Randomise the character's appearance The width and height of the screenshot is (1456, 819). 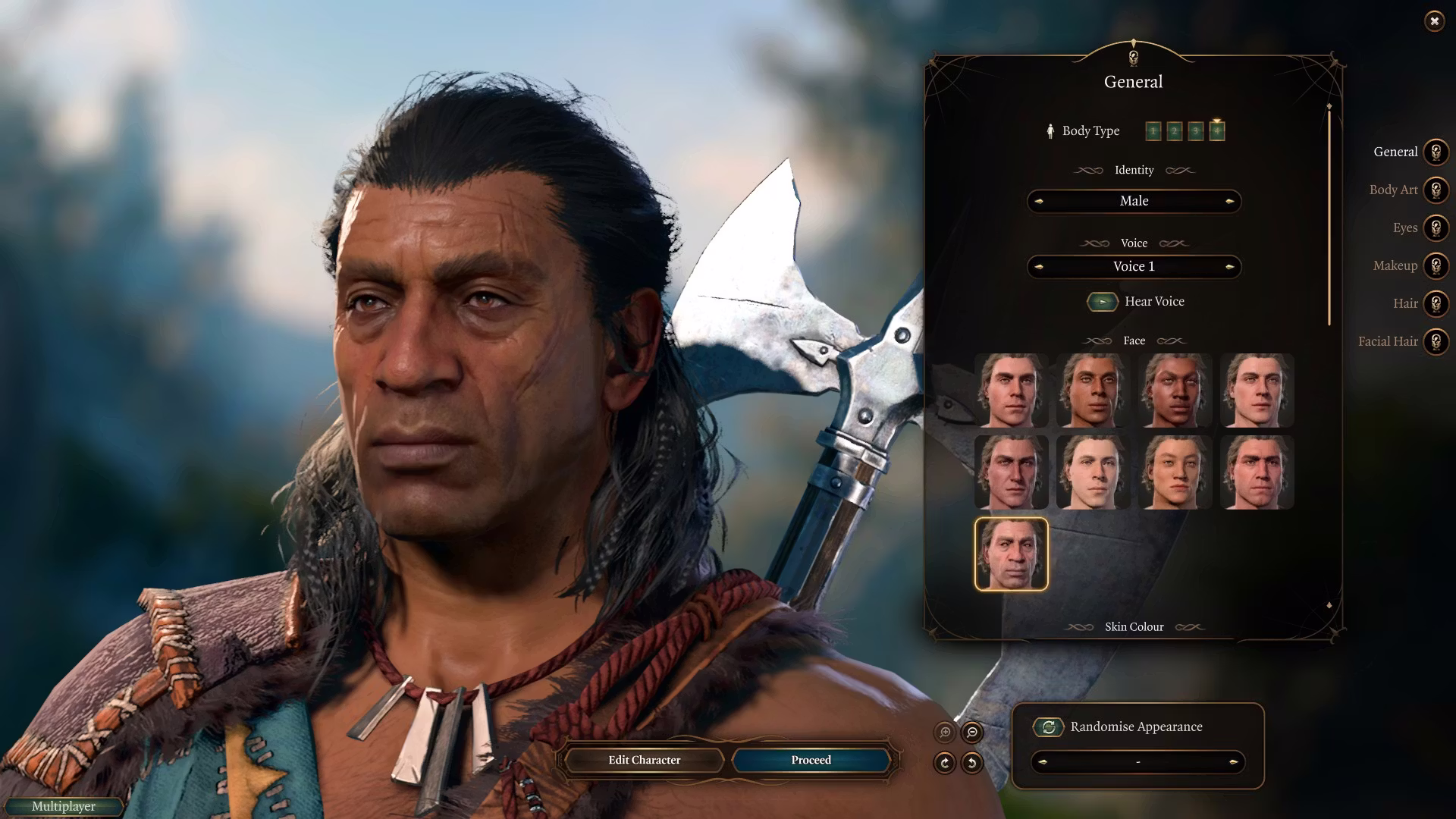pos(1049,727)
